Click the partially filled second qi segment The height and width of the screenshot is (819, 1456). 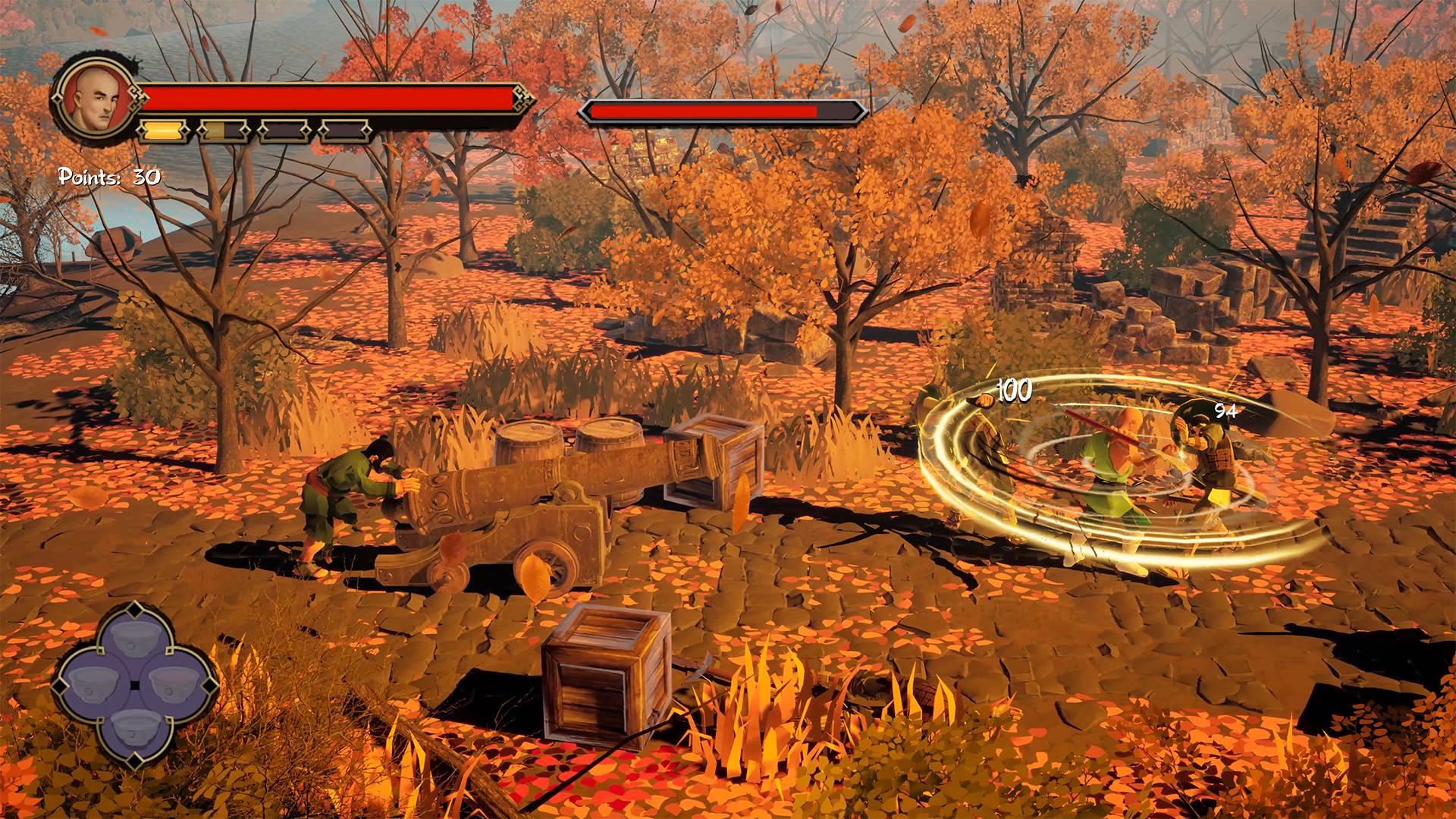pyautogui.click(x=224, y=130)
